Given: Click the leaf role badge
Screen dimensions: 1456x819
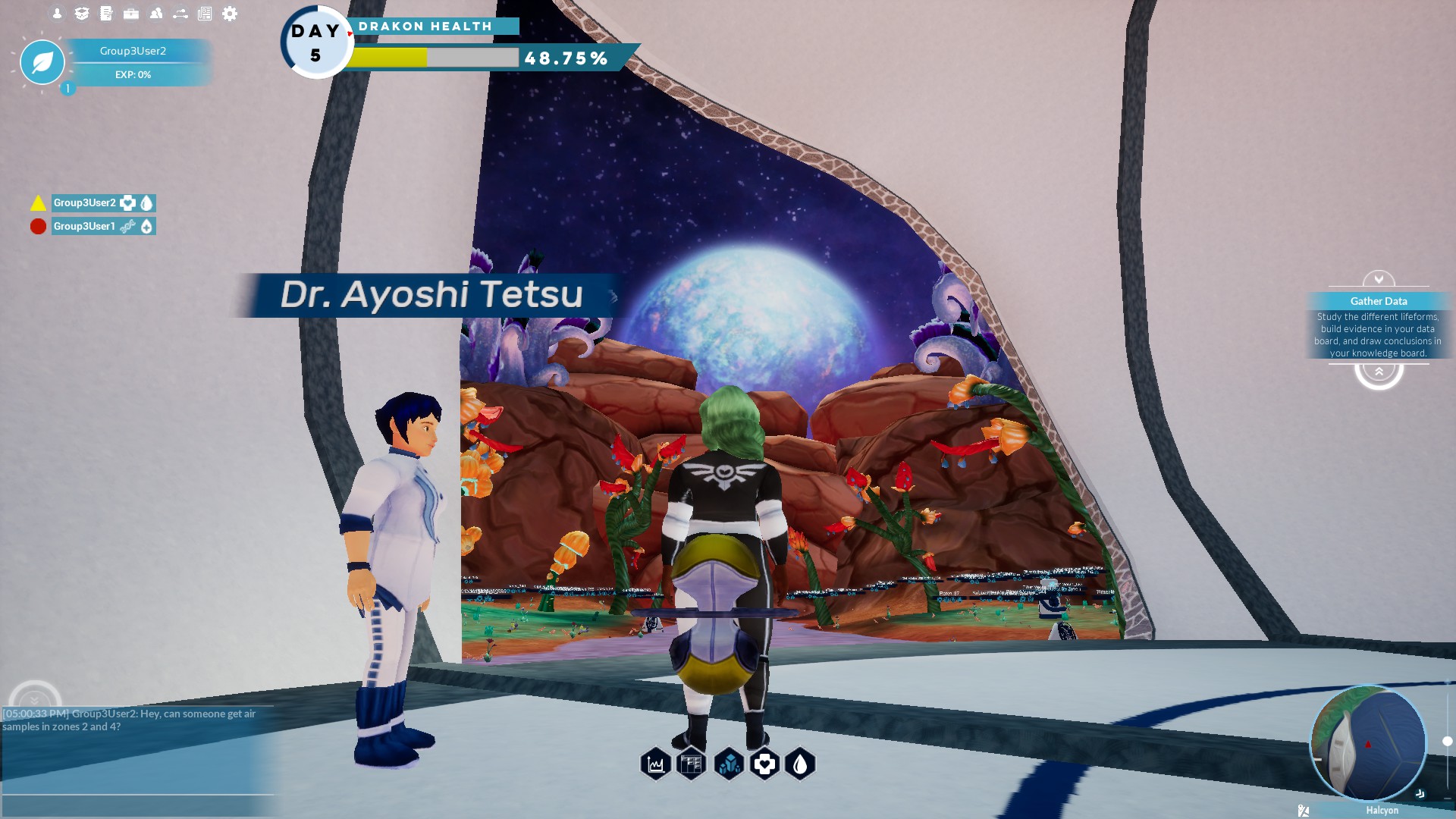Looking at the screenshot, I should [42, 62].
